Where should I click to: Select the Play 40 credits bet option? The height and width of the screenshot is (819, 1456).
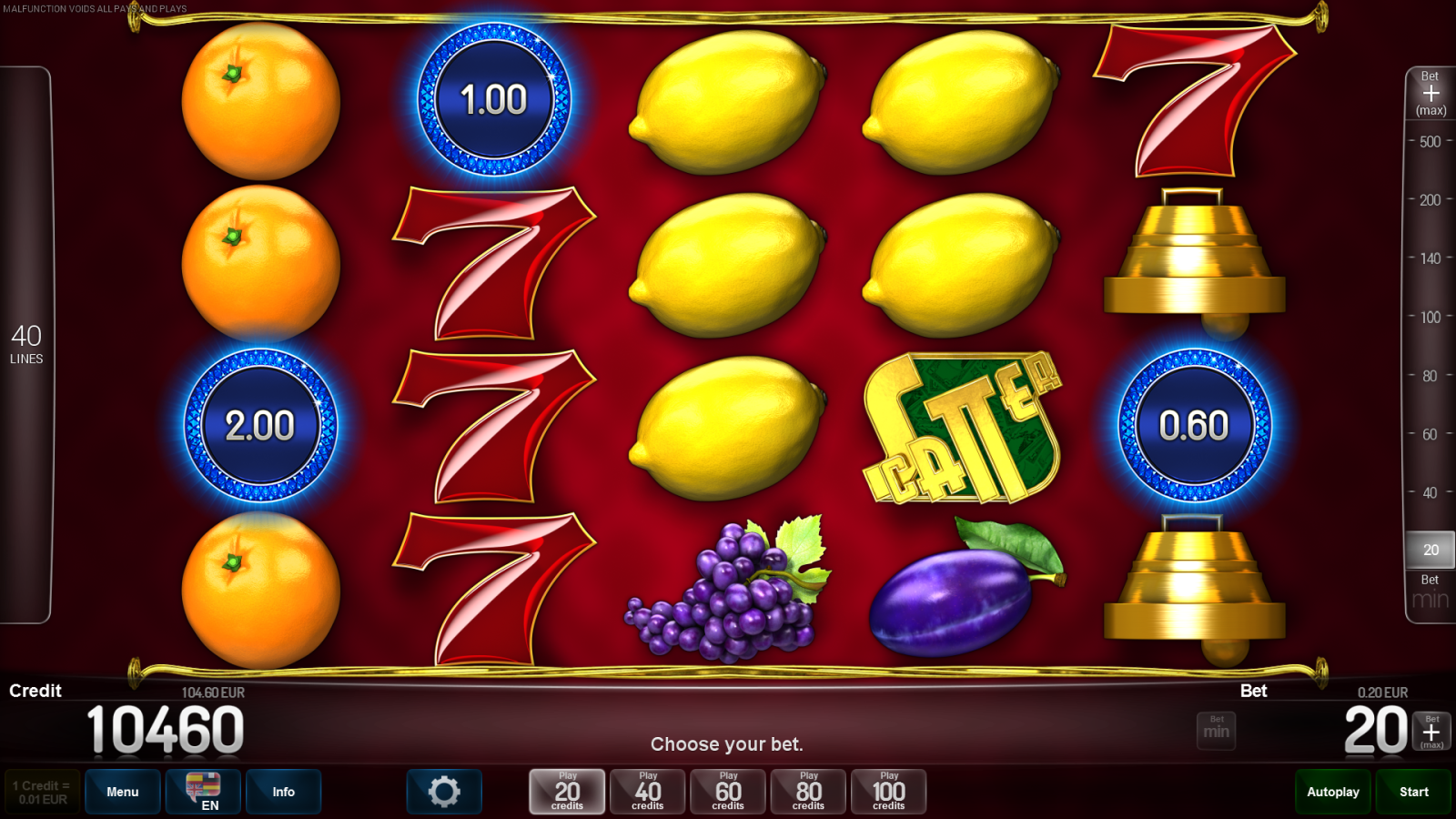coord(647,791)
